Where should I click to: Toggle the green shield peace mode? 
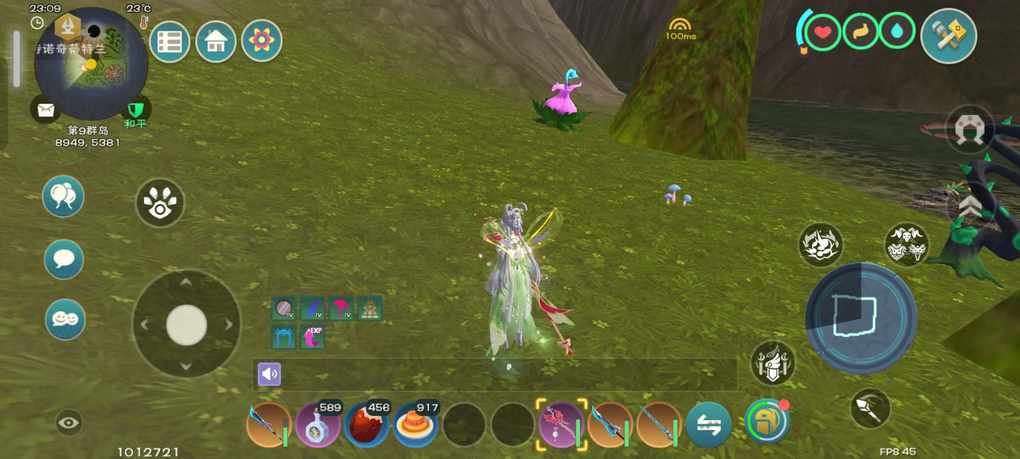pyautogui.click(x=135, y=109)
